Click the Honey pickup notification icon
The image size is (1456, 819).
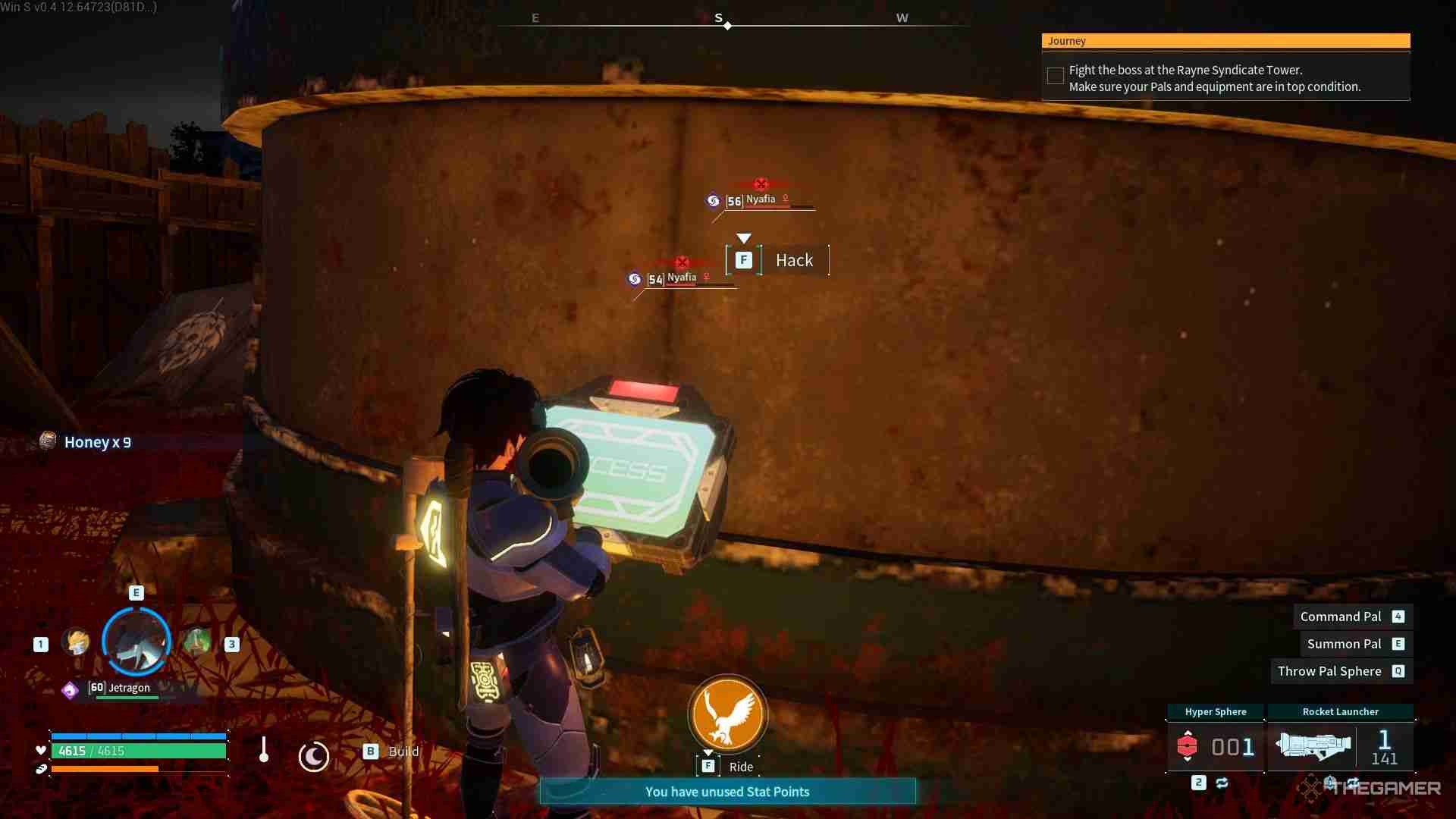click(48, 441)
